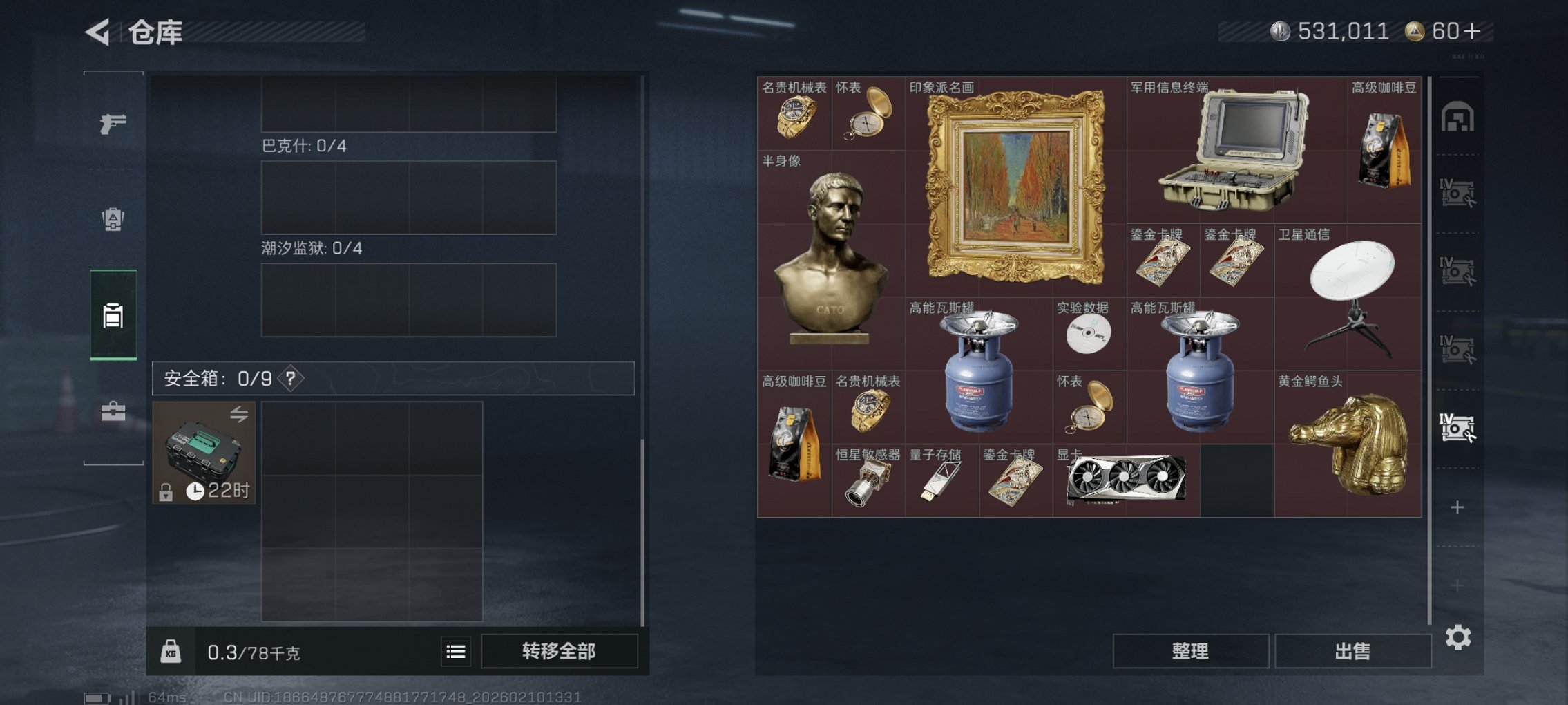Click the 出售 sell button
This screenshot has width=1568, height=705.
coord(1353,650)
